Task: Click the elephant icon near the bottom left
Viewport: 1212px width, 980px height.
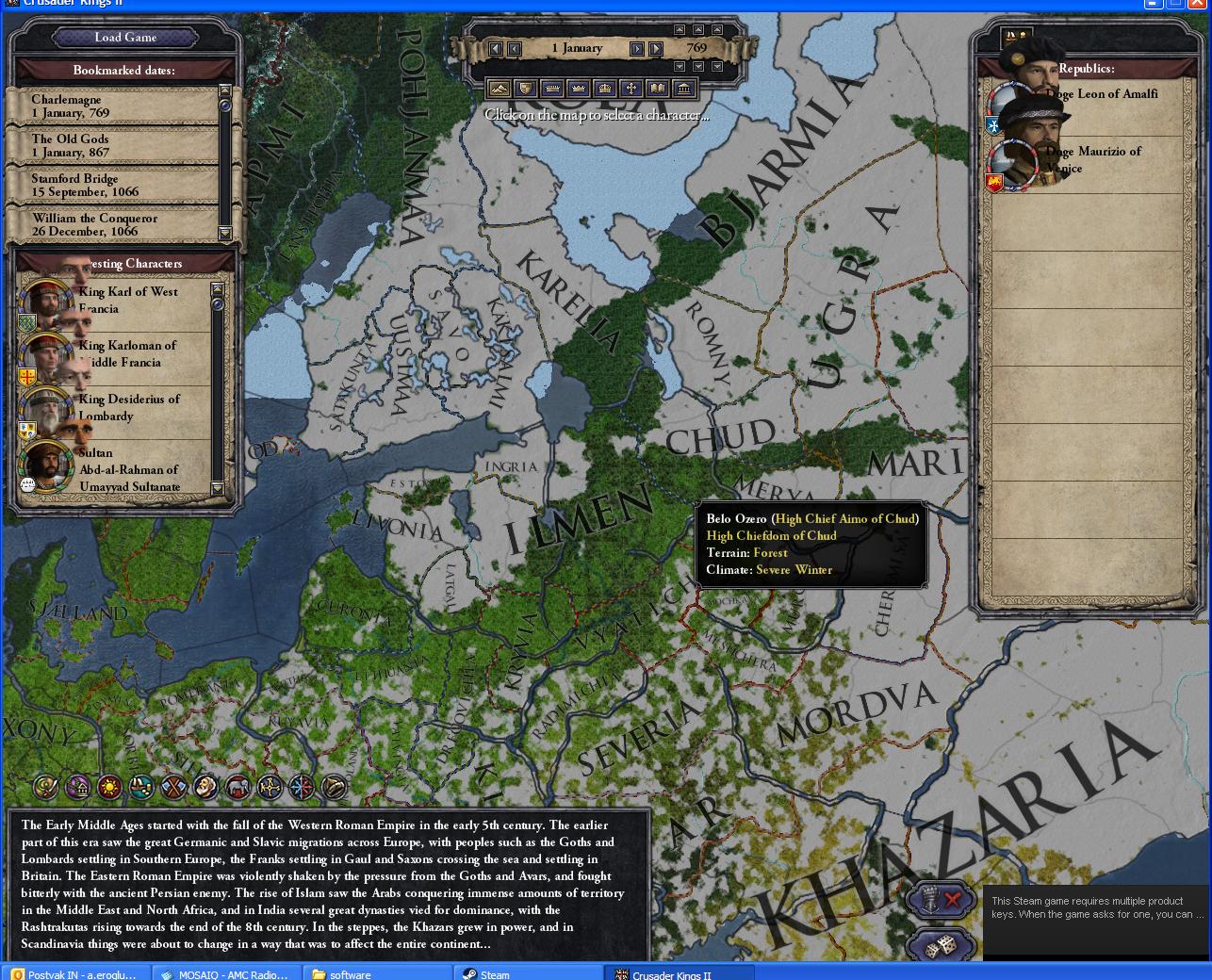Action: point(237,787)
